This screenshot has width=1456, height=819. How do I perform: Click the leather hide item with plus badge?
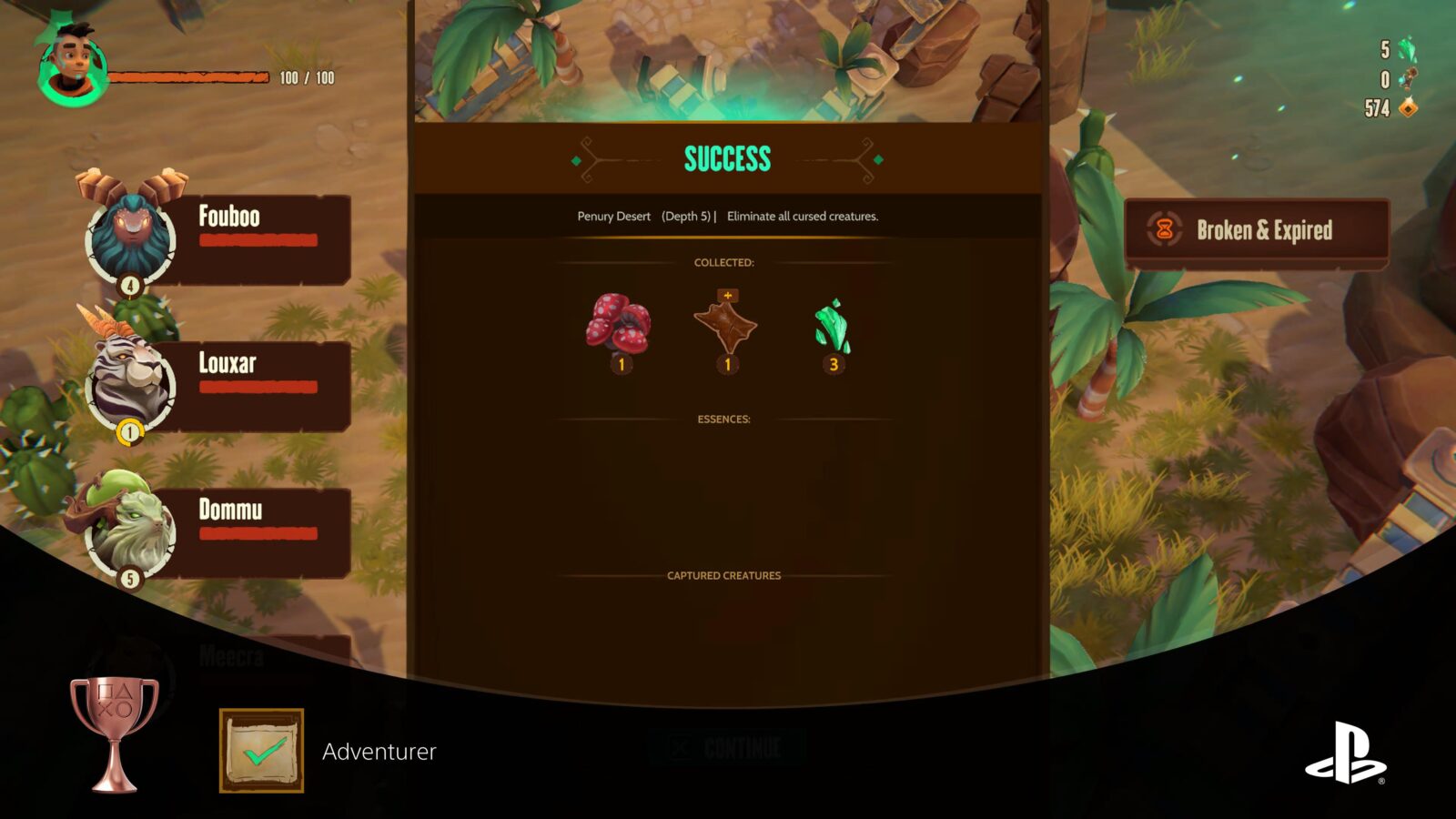726,328
